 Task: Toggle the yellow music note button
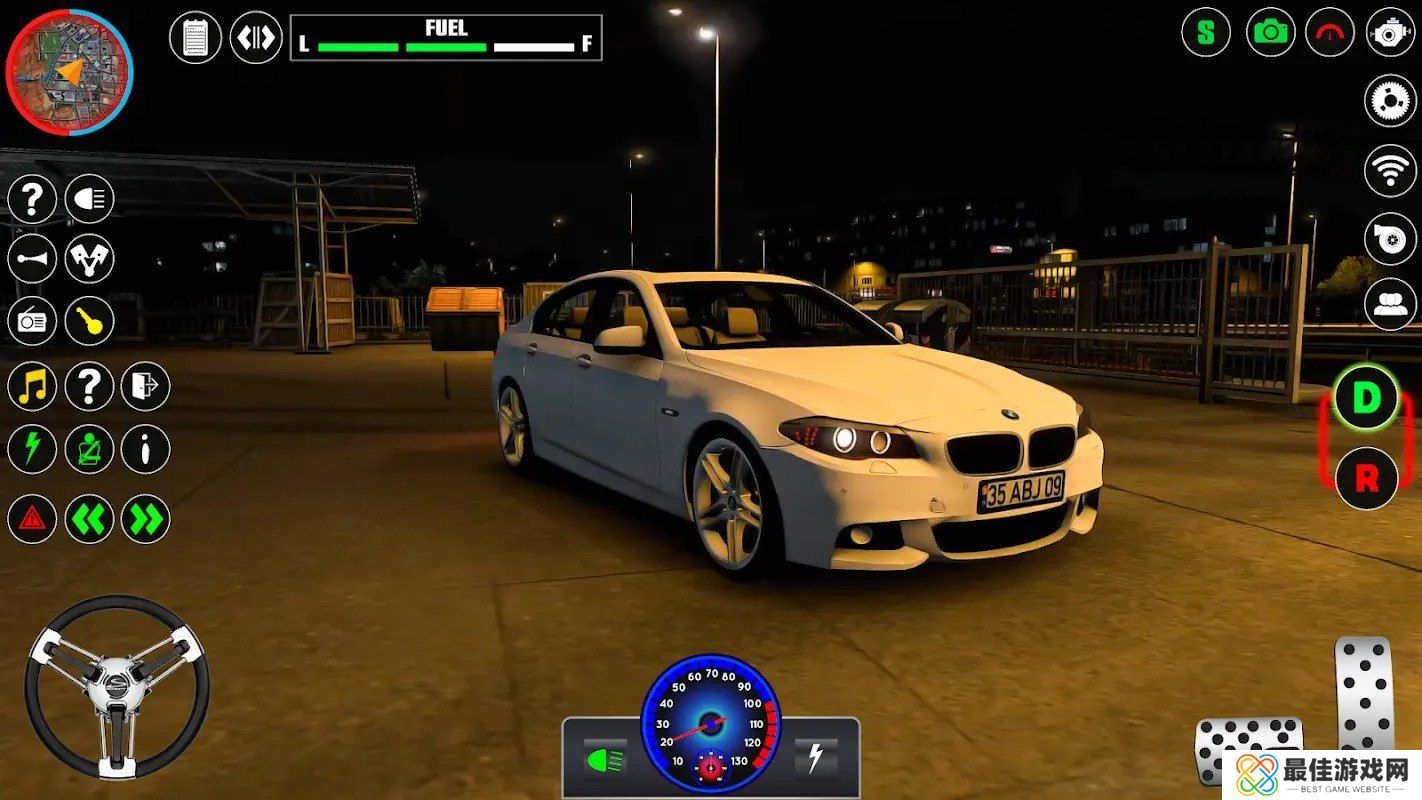[32, 387]
